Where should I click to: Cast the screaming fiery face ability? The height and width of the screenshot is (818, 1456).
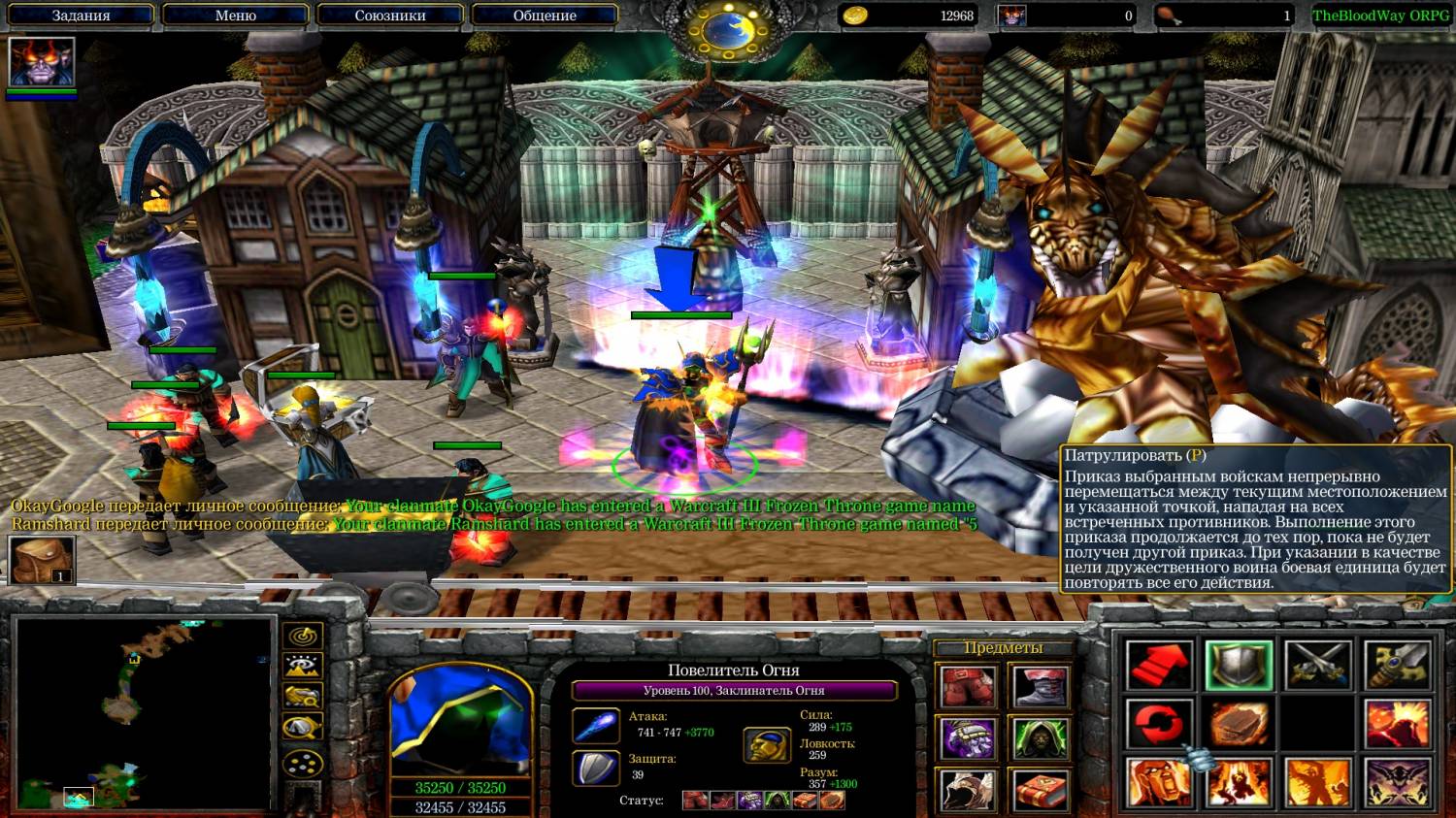click(1159, 782)
